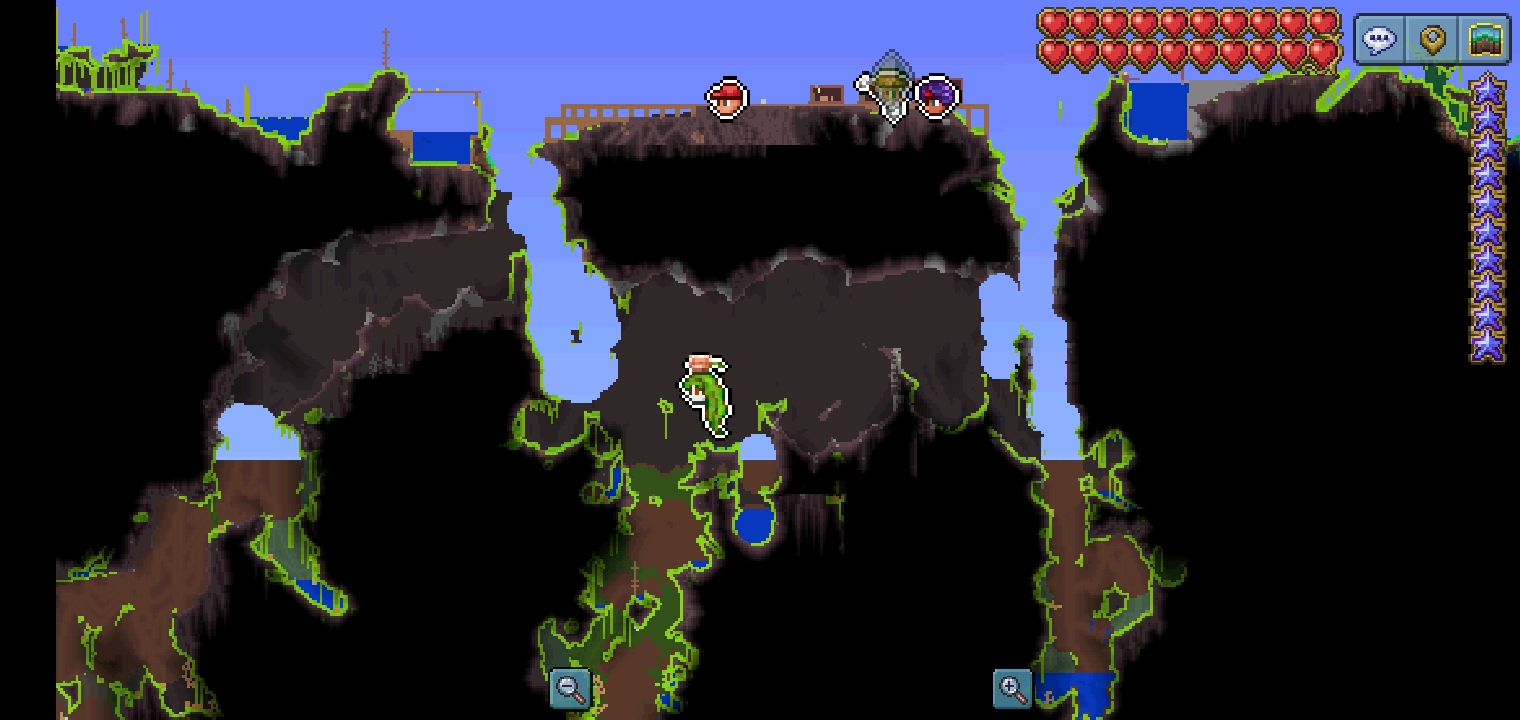Screen dimensions: 1520x720
Task: Toggle the world map button
Action: (1486, 41)
